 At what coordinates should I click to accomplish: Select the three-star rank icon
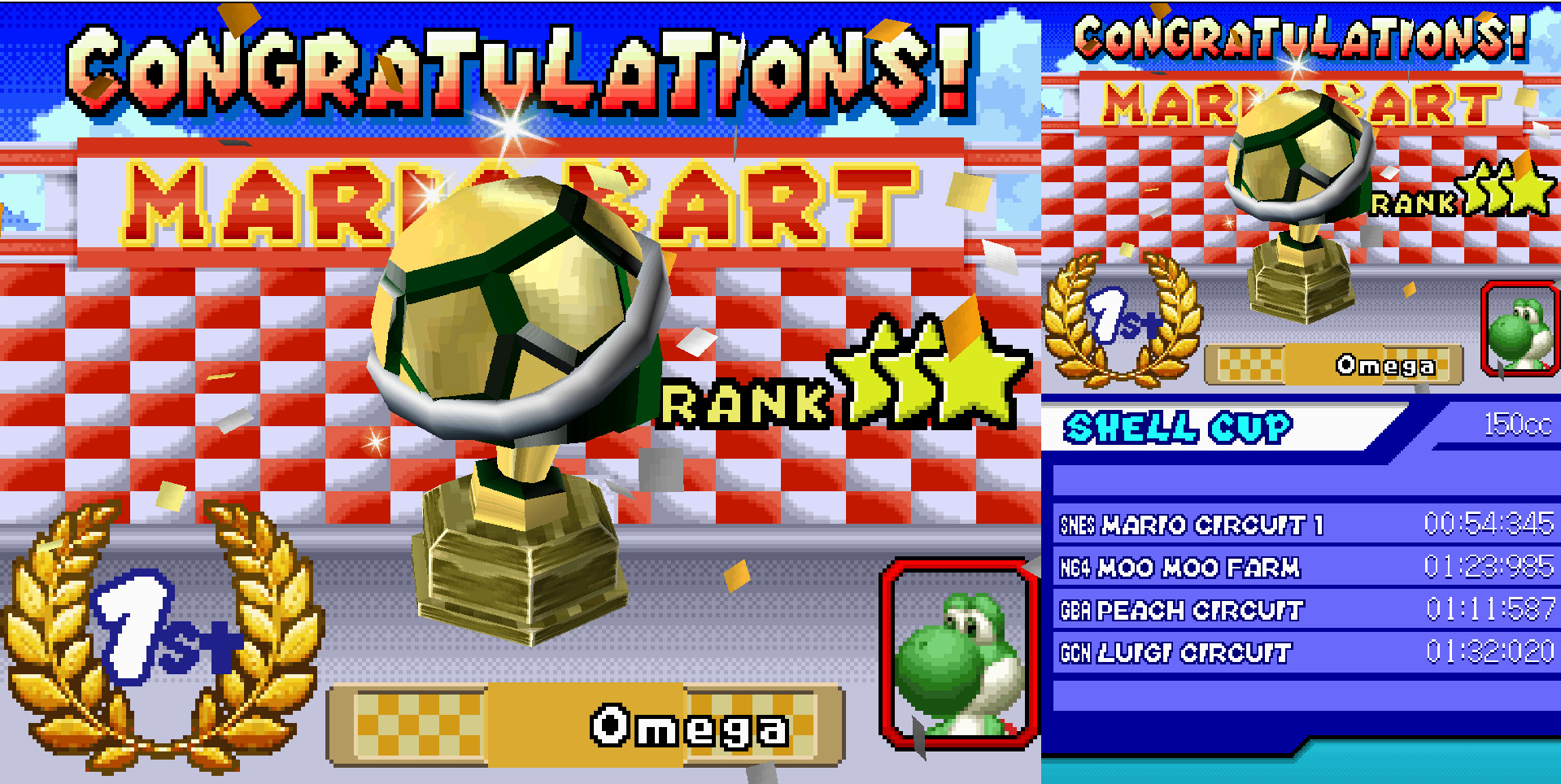point(927,374)
